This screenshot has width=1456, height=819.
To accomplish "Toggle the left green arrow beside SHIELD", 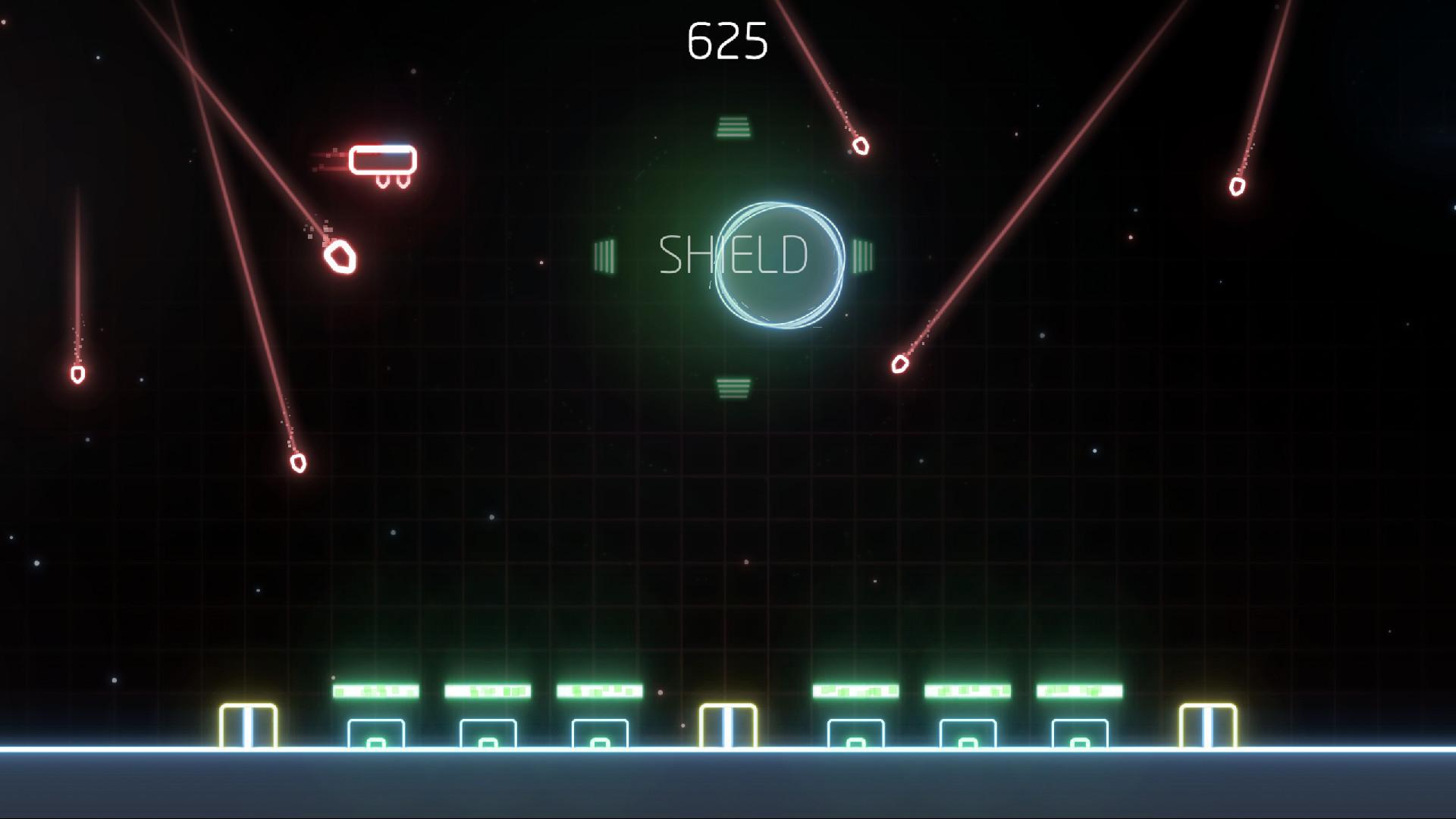I will tap(606, 255).
